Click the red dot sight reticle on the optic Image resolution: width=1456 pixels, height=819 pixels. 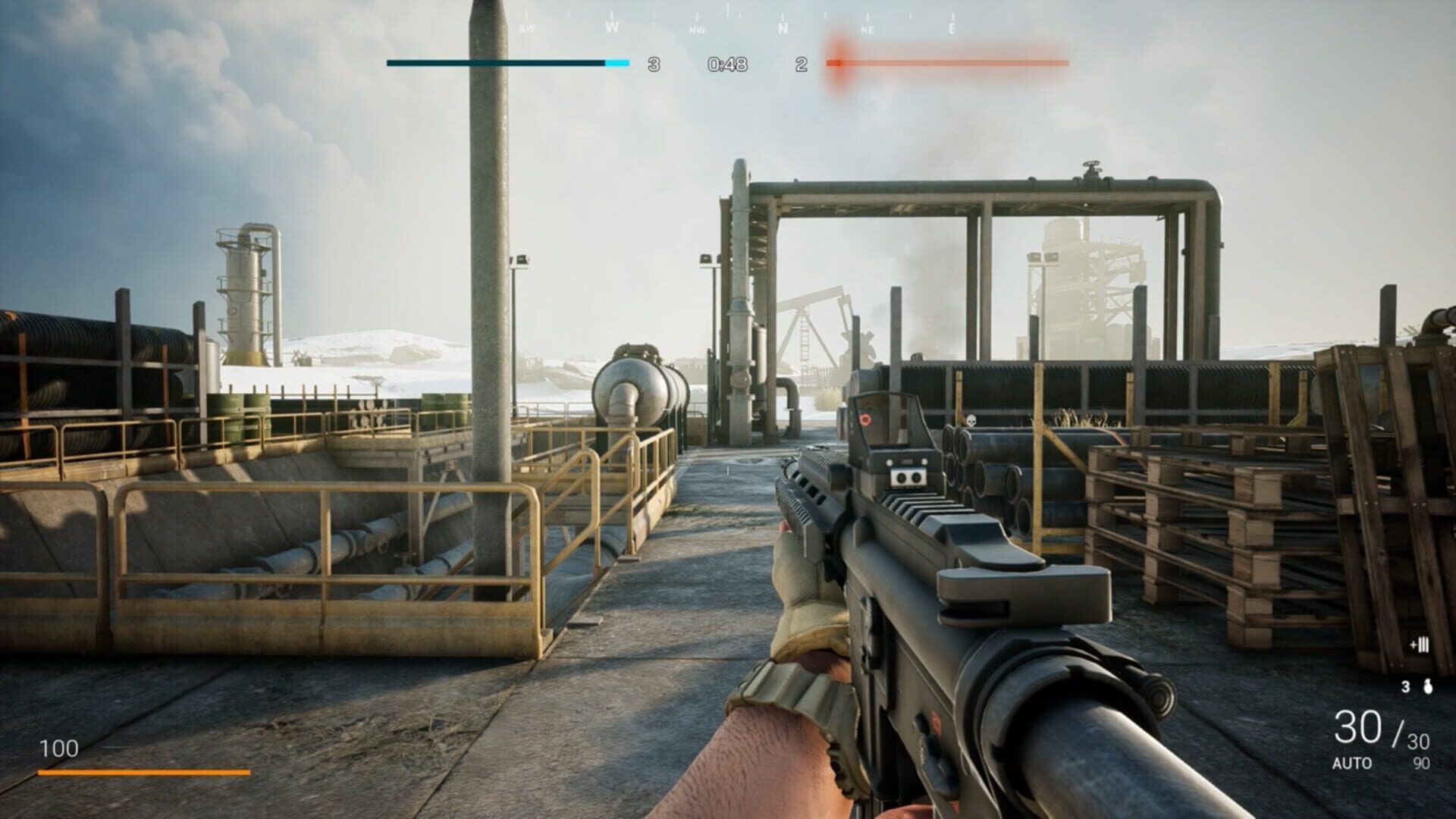tap(866, 419)
